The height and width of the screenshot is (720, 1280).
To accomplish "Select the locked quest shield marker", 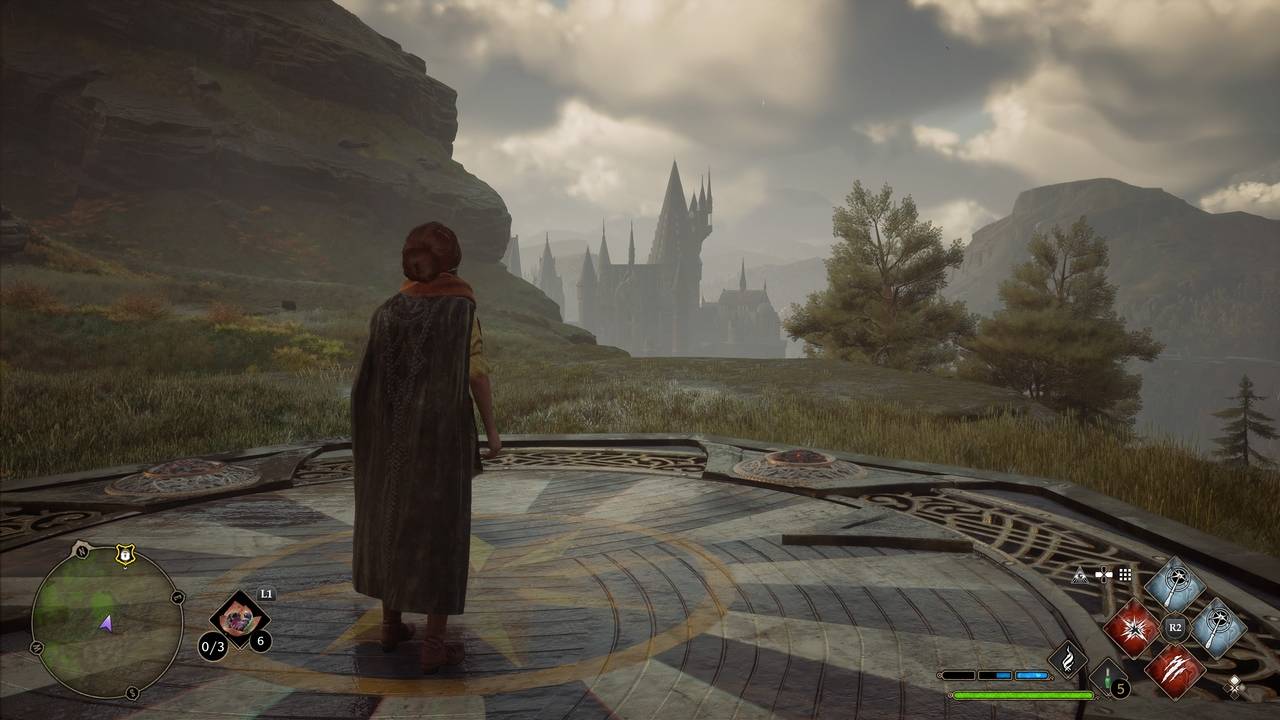I will (x=124, y=555).
